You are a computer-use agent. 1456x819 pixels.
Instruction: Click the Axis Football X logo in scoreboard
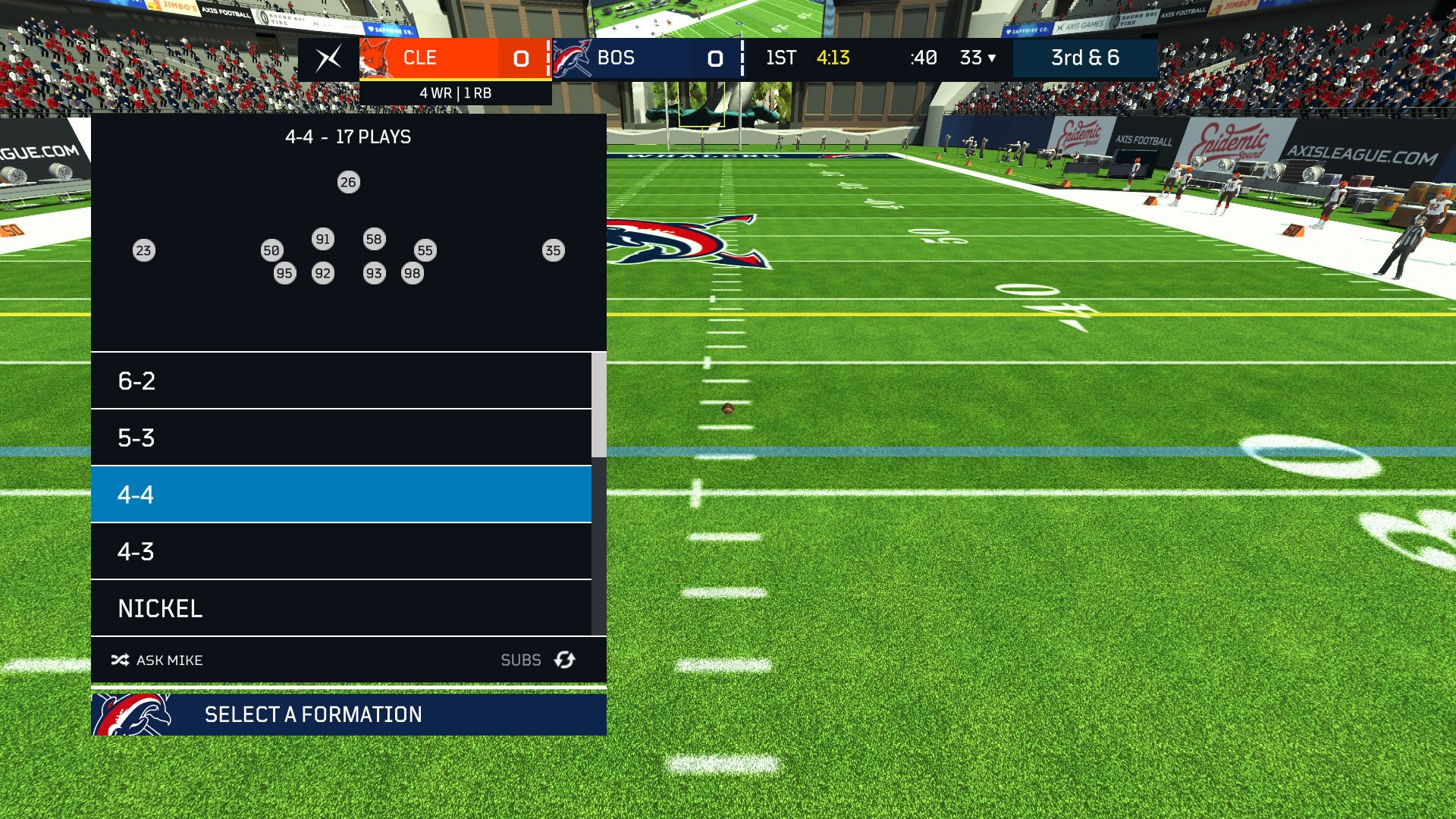(x=329, y=58)
